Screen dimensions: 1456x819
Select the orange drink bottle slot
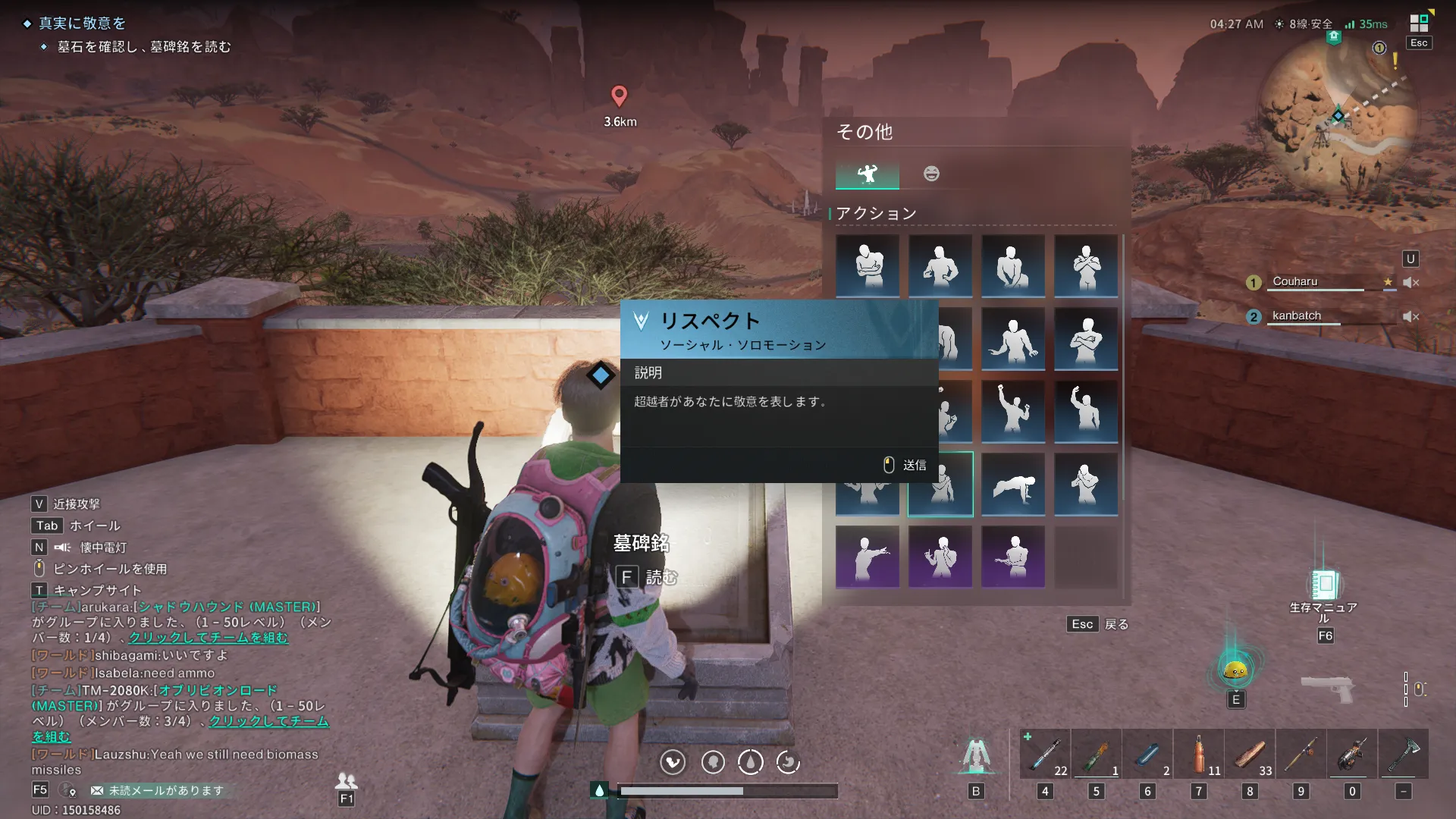1198,754
